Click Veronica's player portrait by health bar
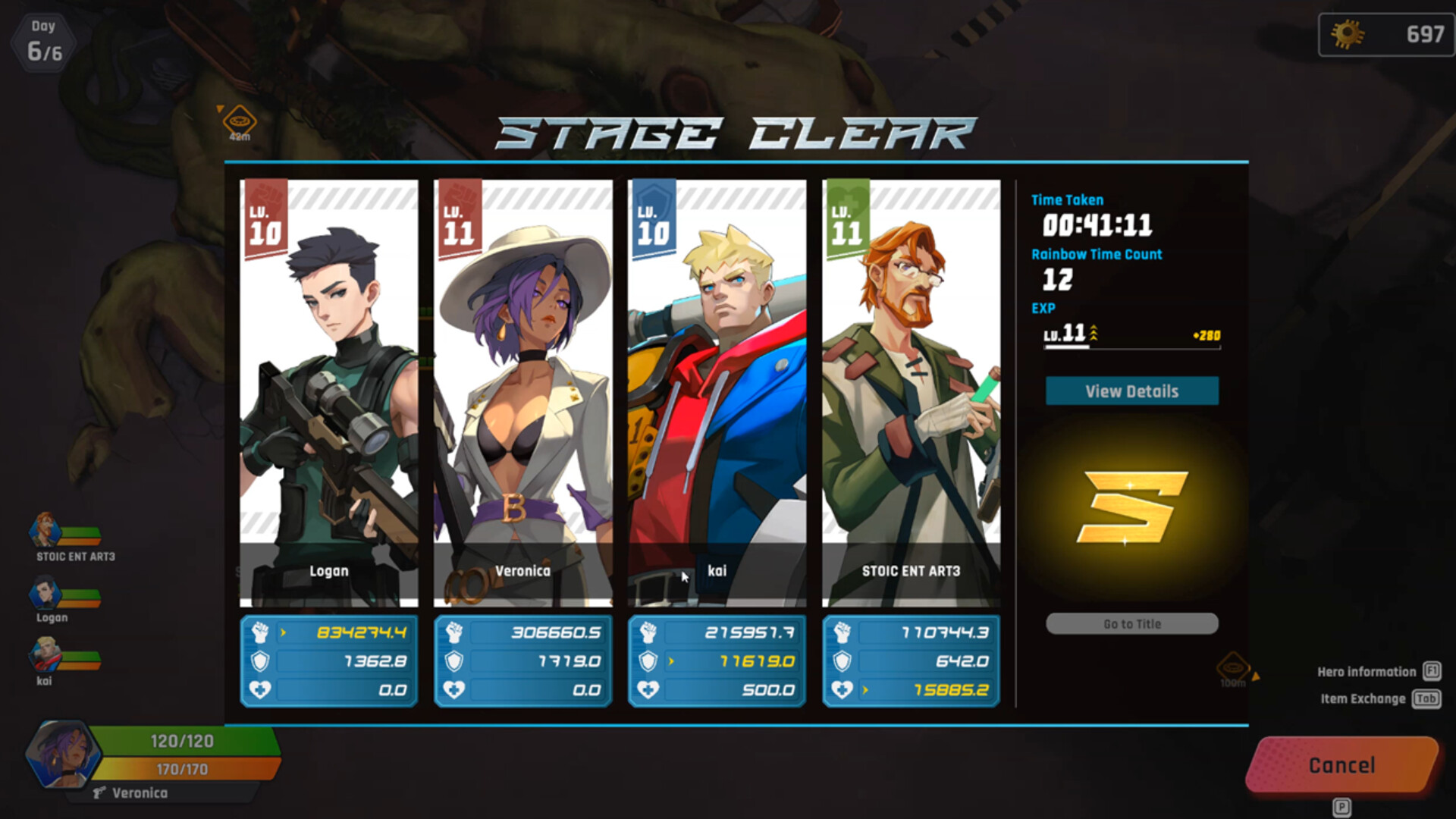The image size is (1456, 819). (61, 755)
